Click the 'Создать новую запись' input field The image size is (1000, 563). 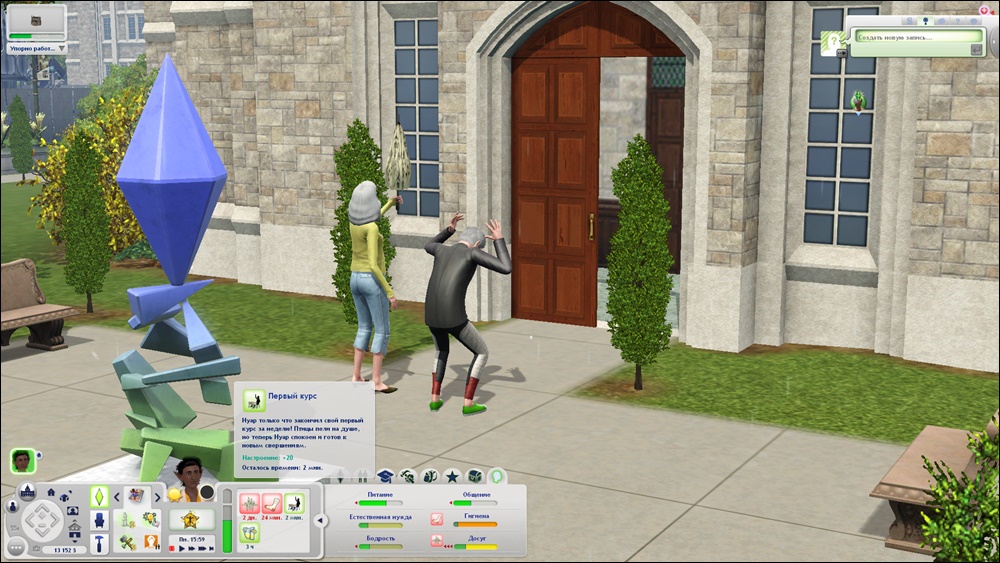tap(910, 37)
